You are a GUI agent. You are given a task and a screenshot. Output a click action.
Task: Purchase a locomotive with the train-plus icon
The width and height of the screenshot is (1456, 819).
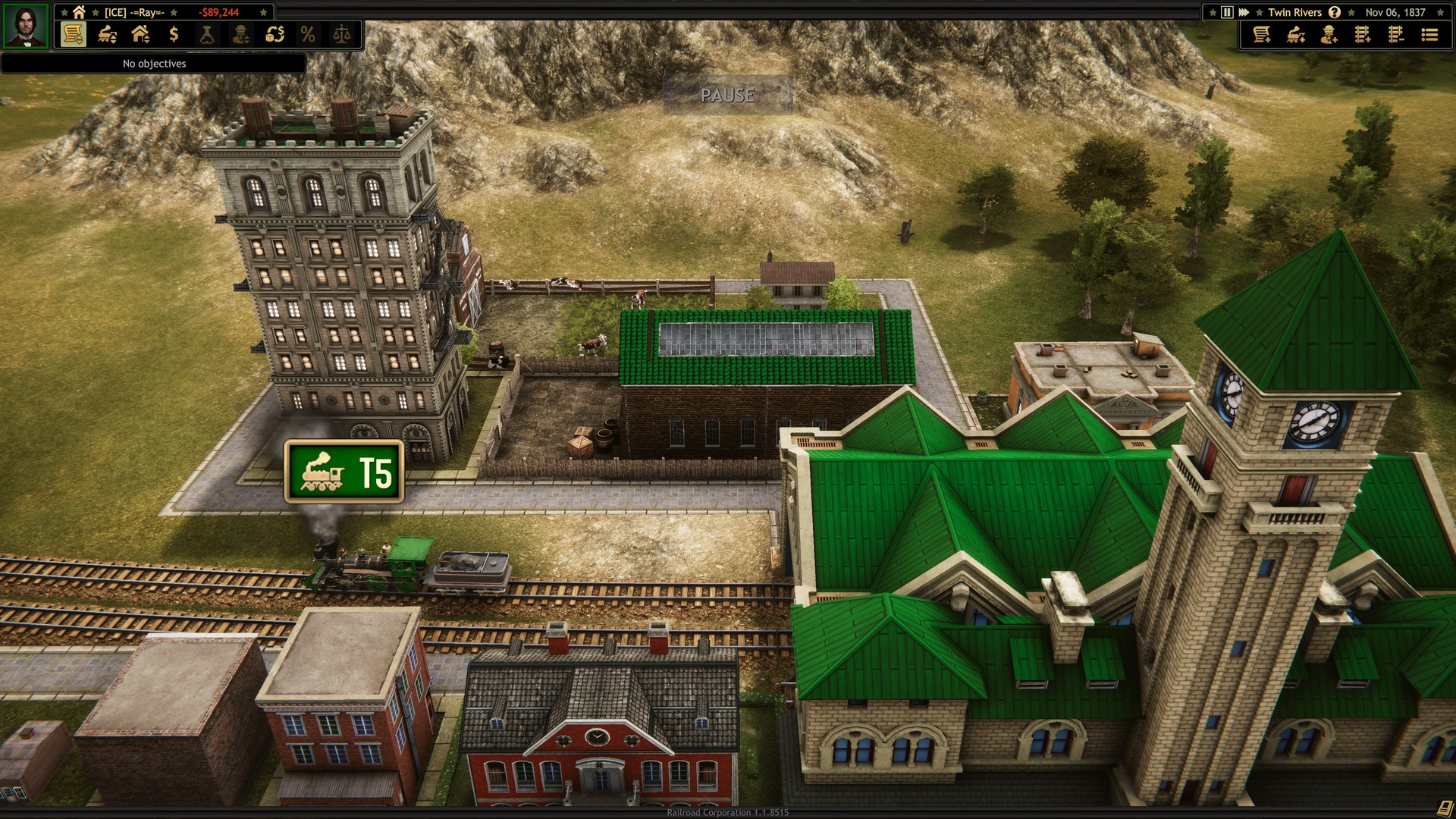tap(1295, 36)
